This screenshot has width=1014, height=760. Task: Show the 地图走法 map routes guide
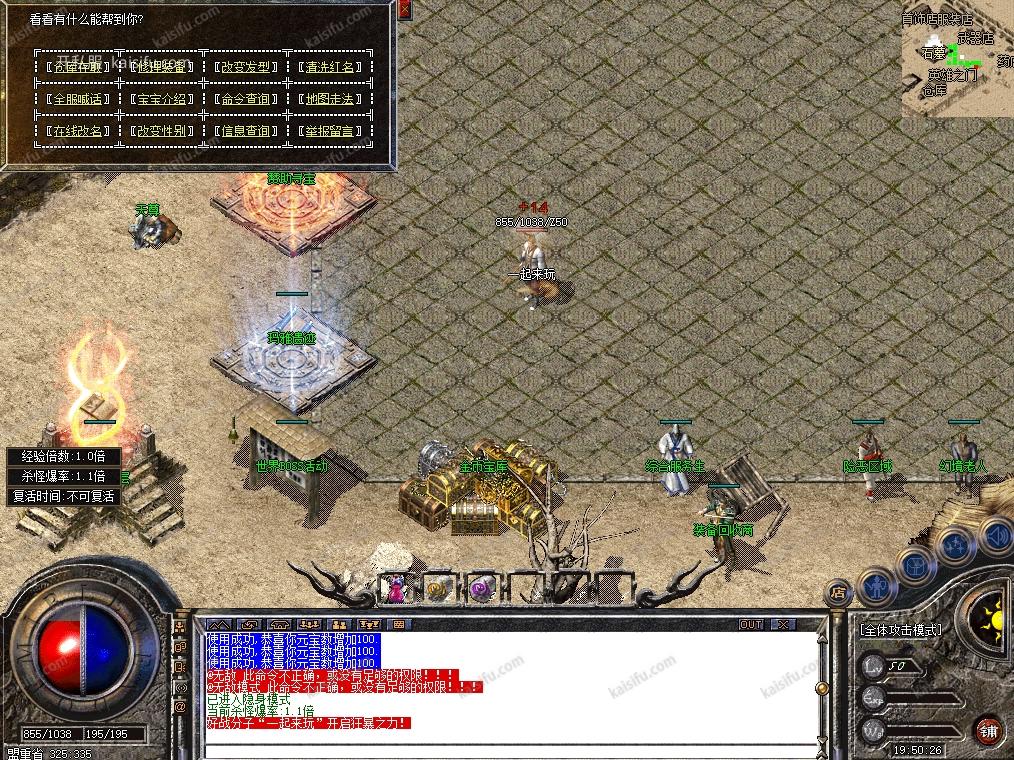coord(329,99)
